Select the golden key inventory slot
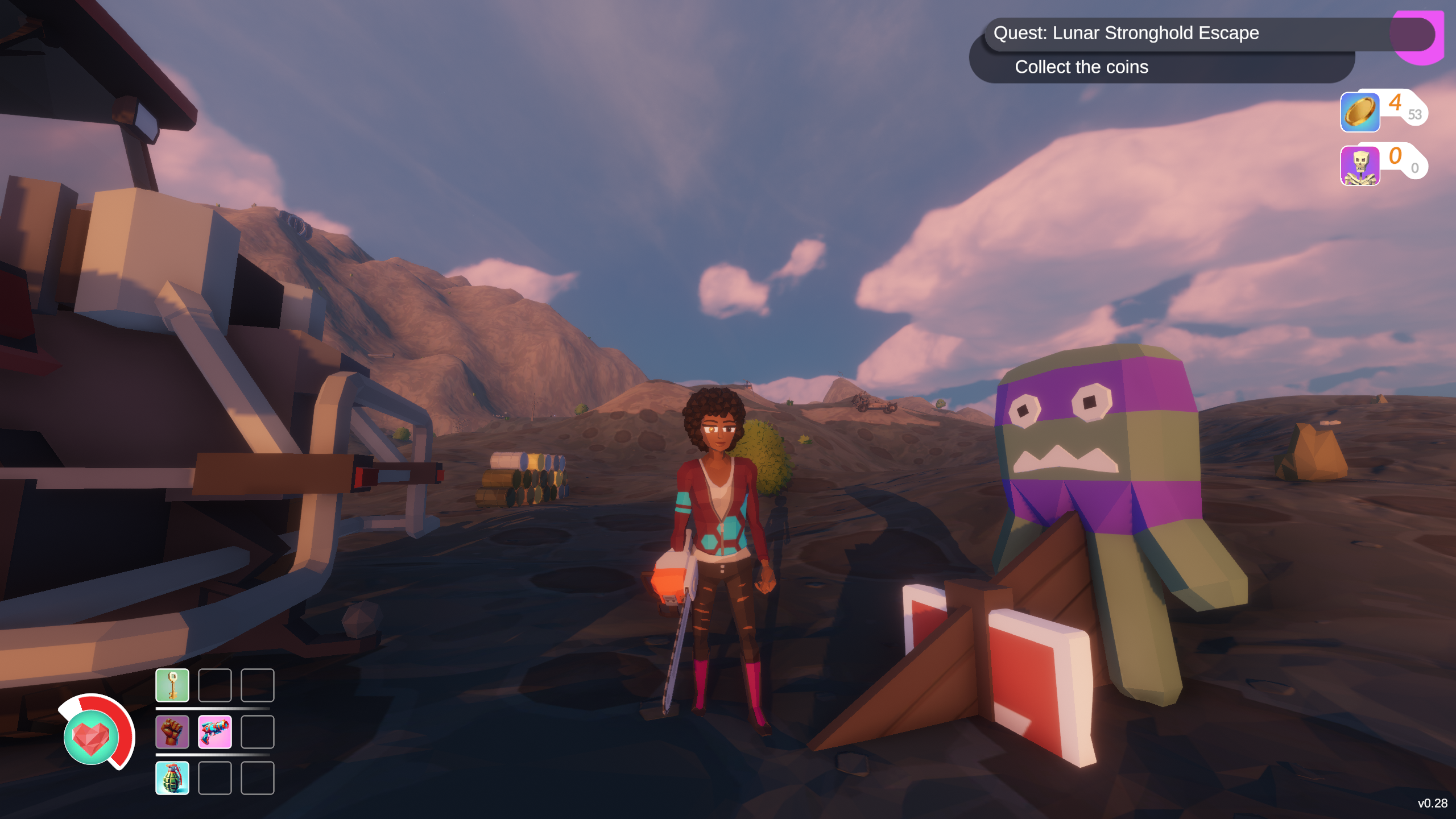Viewport: 1456px width, 819px height. (x=172, y=685)
